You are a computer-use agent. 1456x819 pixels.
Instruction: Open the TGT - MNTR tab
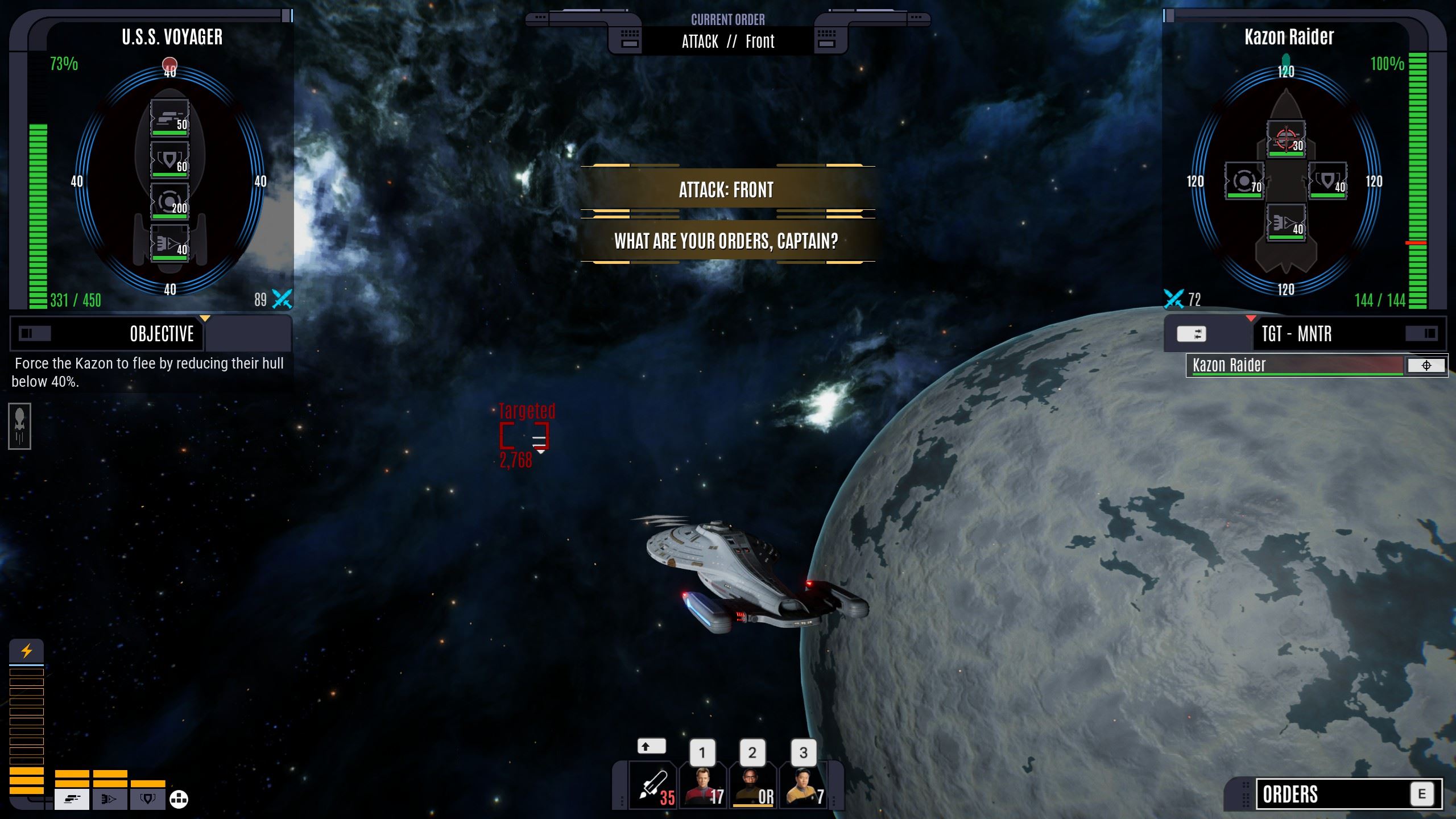pyautogui.click(x=1297, y=334)
